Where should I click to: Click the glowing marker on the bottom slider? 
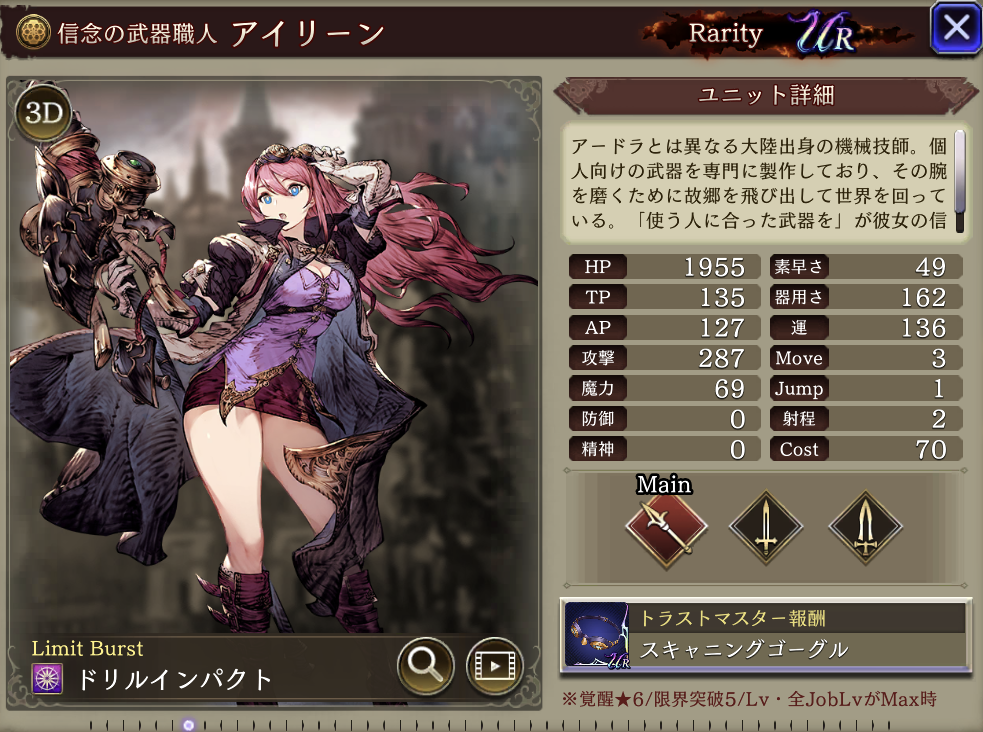tap(189, 724)
